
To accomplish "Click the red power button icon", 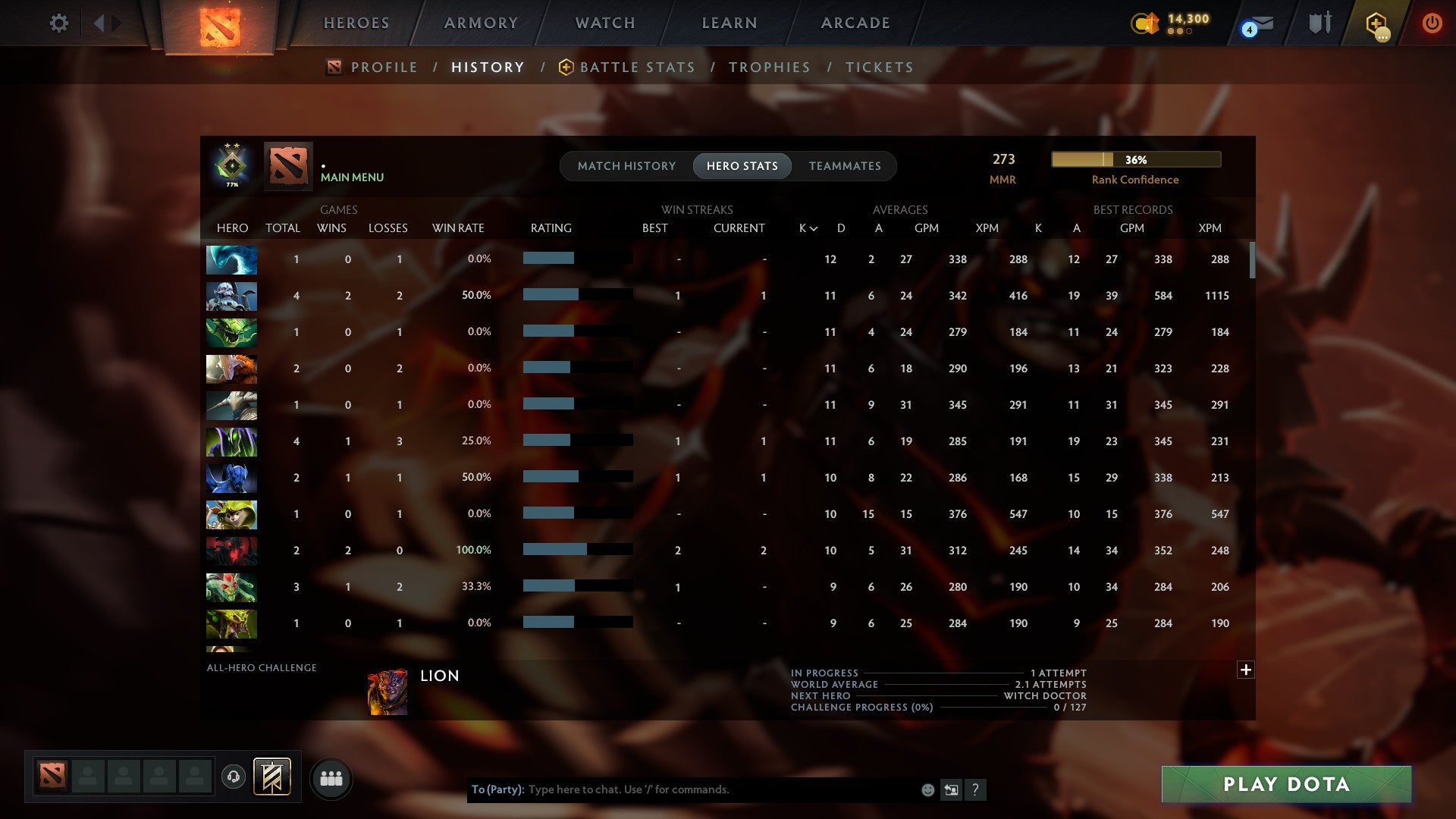I will pyautogui.click(x=1432, y=23).
